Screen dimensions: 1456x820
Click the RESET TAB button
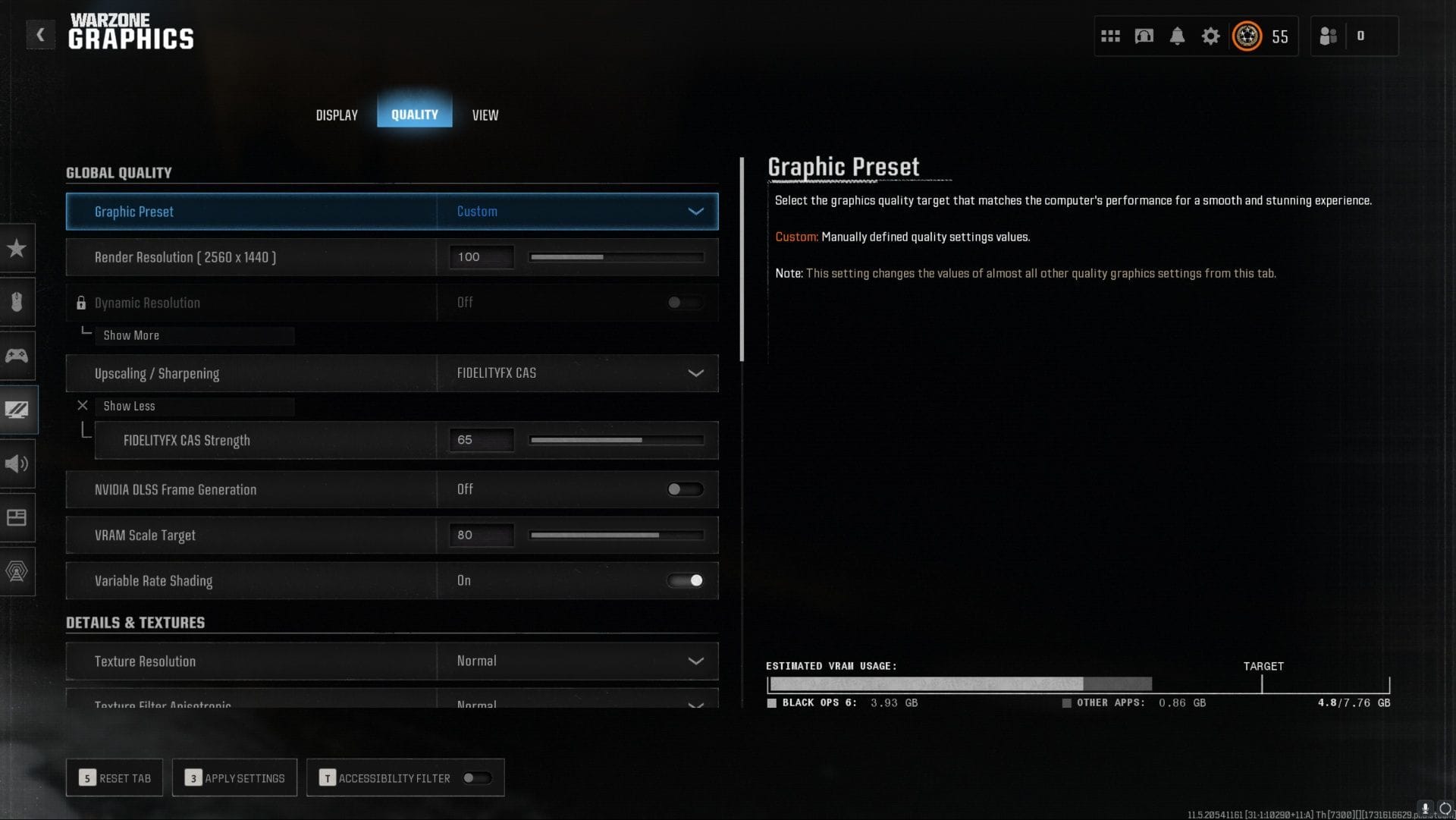[x=115, y=778]
